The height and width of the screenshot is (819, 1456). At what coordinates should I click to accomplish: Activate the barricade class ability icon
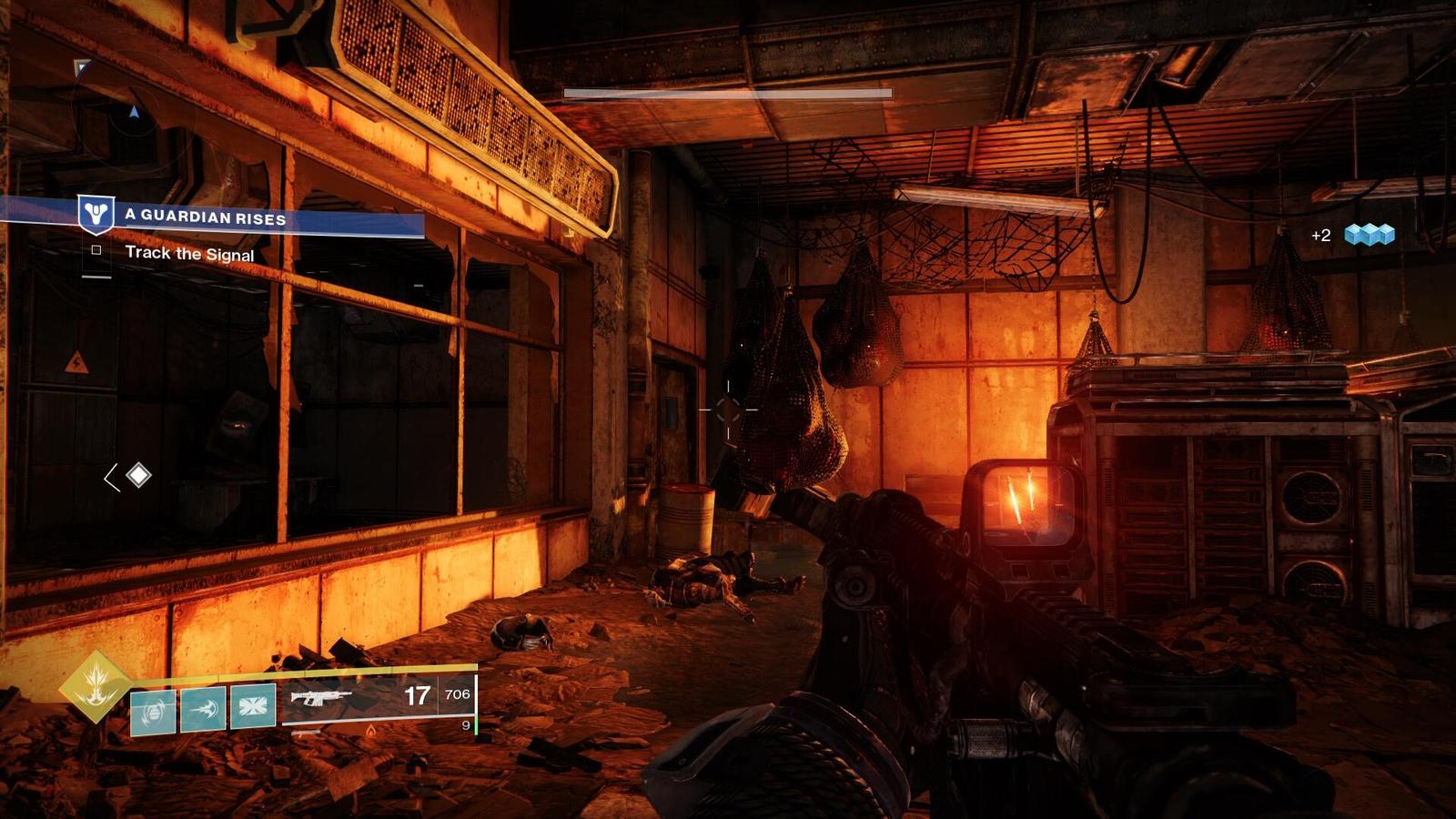[x=252, y=706]
